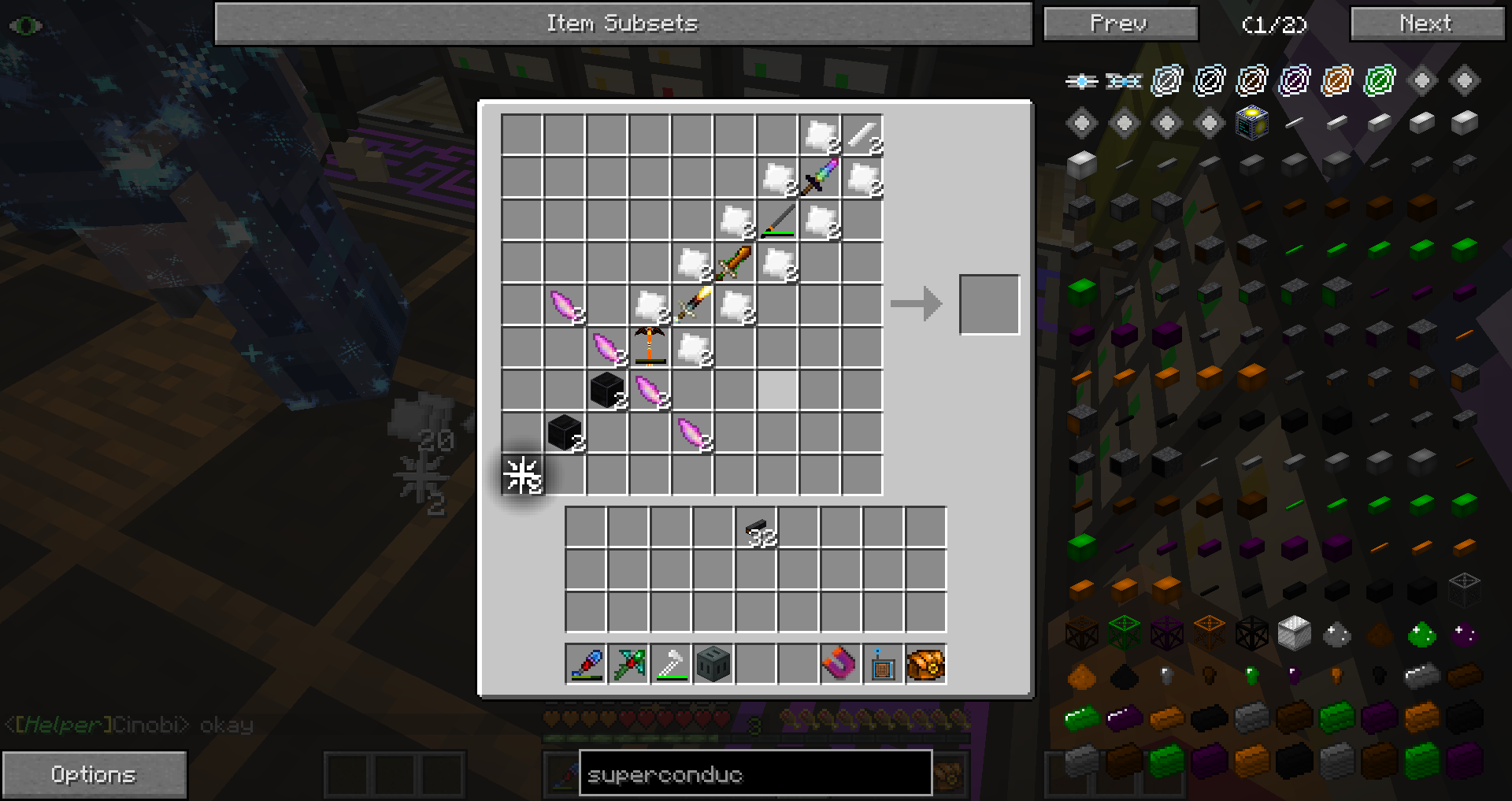Click the magnet item in the hotbar
Image resolution: width=1512 pixels, height=801 pixels.
[x=839, y=664]
